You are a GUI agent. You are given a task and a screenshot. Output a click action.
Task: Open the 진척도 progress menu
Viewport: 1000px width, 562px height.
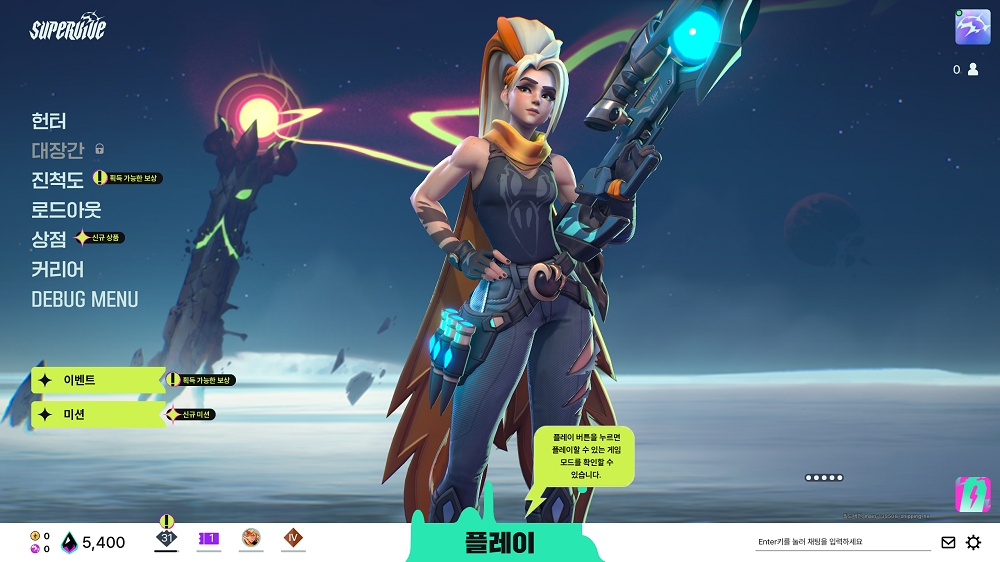58,180
